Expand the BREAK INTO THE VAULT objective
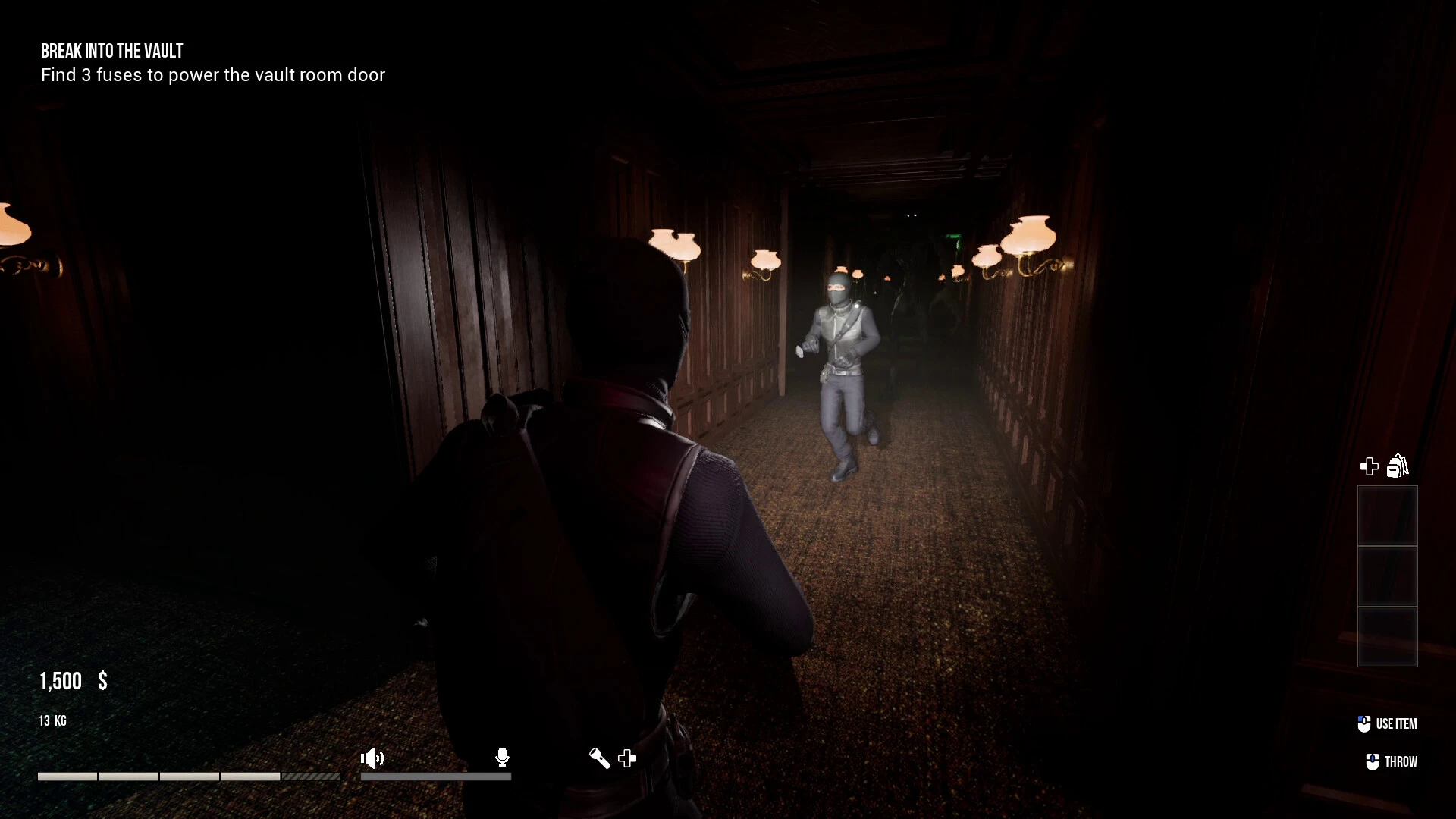 (111, 51)
